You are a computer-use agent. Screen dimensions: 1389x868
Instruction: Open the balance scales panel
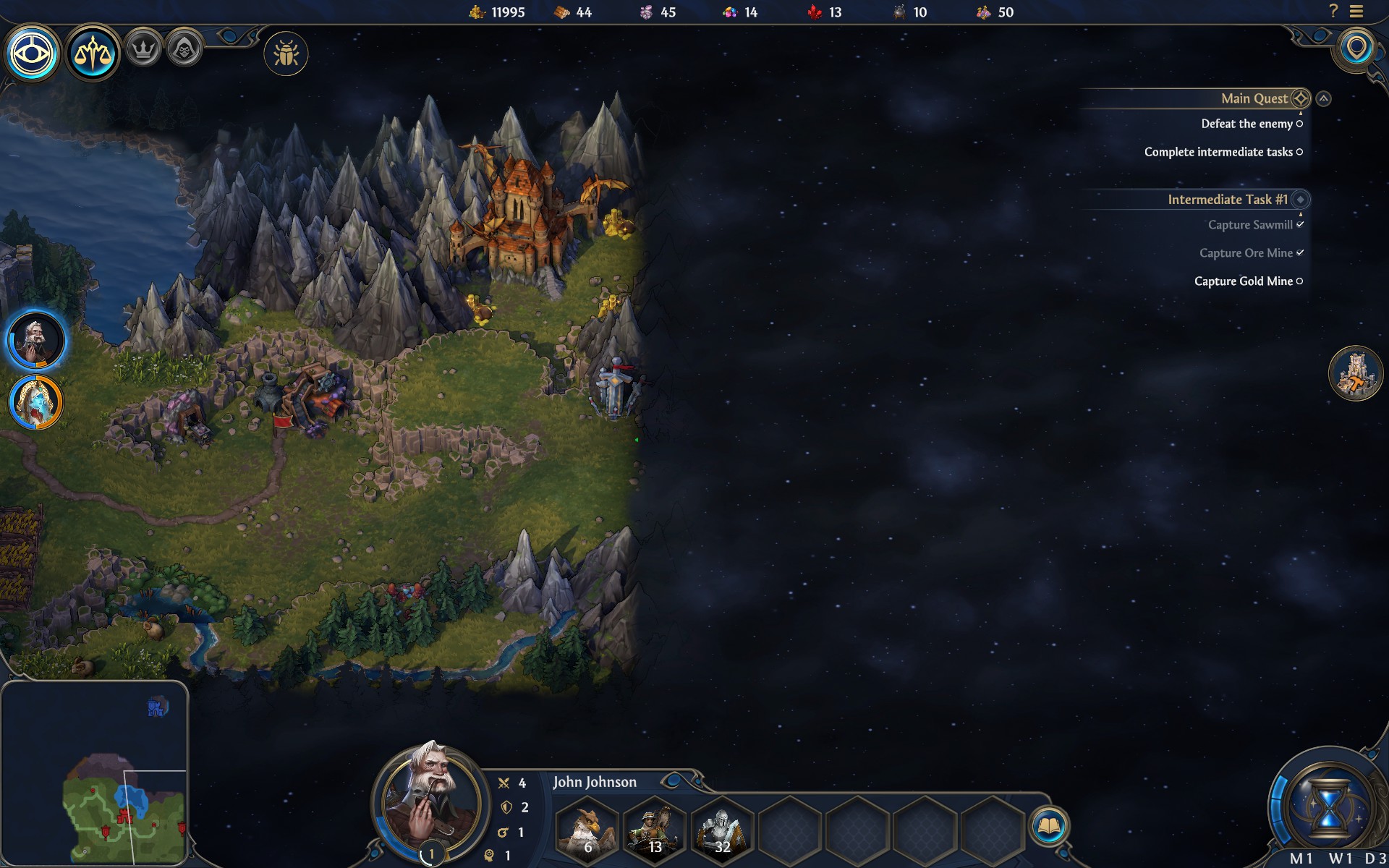pyautogui.click(x=93, y=54)
